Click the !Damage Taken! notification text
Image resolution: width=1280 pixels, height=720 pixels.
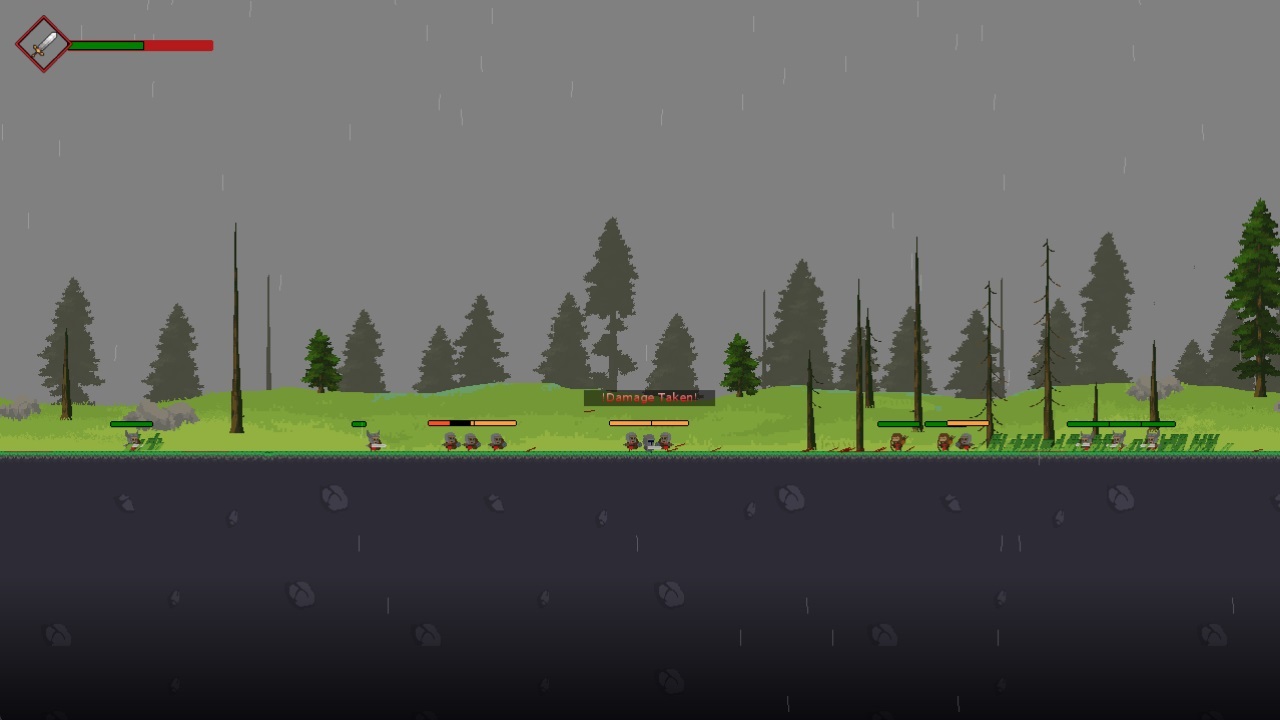tap(648, 396)
